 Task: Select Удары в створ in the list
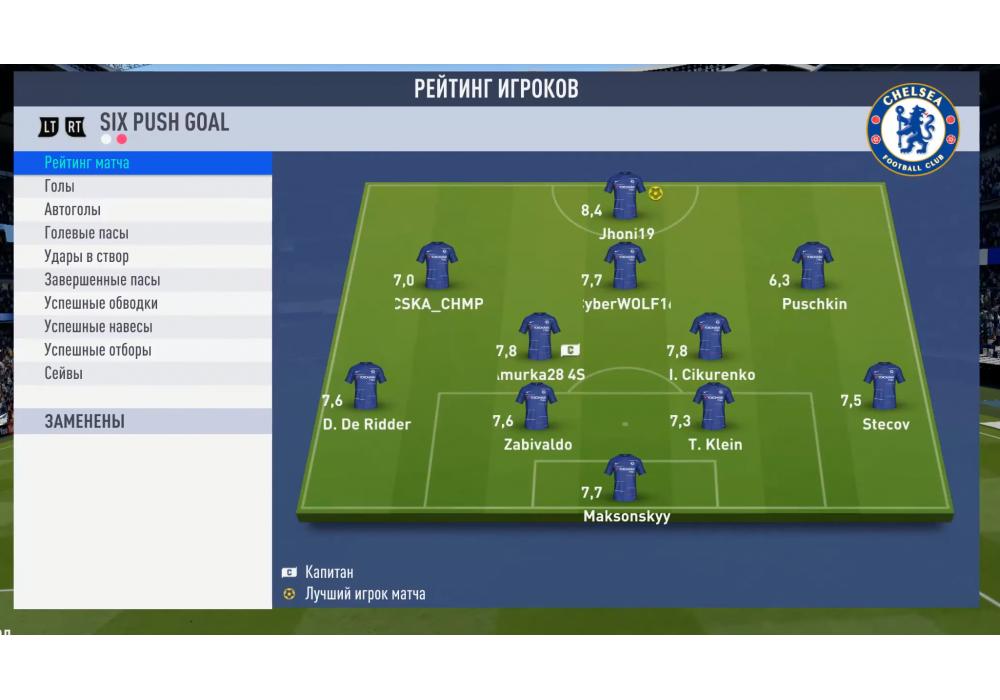142,257
